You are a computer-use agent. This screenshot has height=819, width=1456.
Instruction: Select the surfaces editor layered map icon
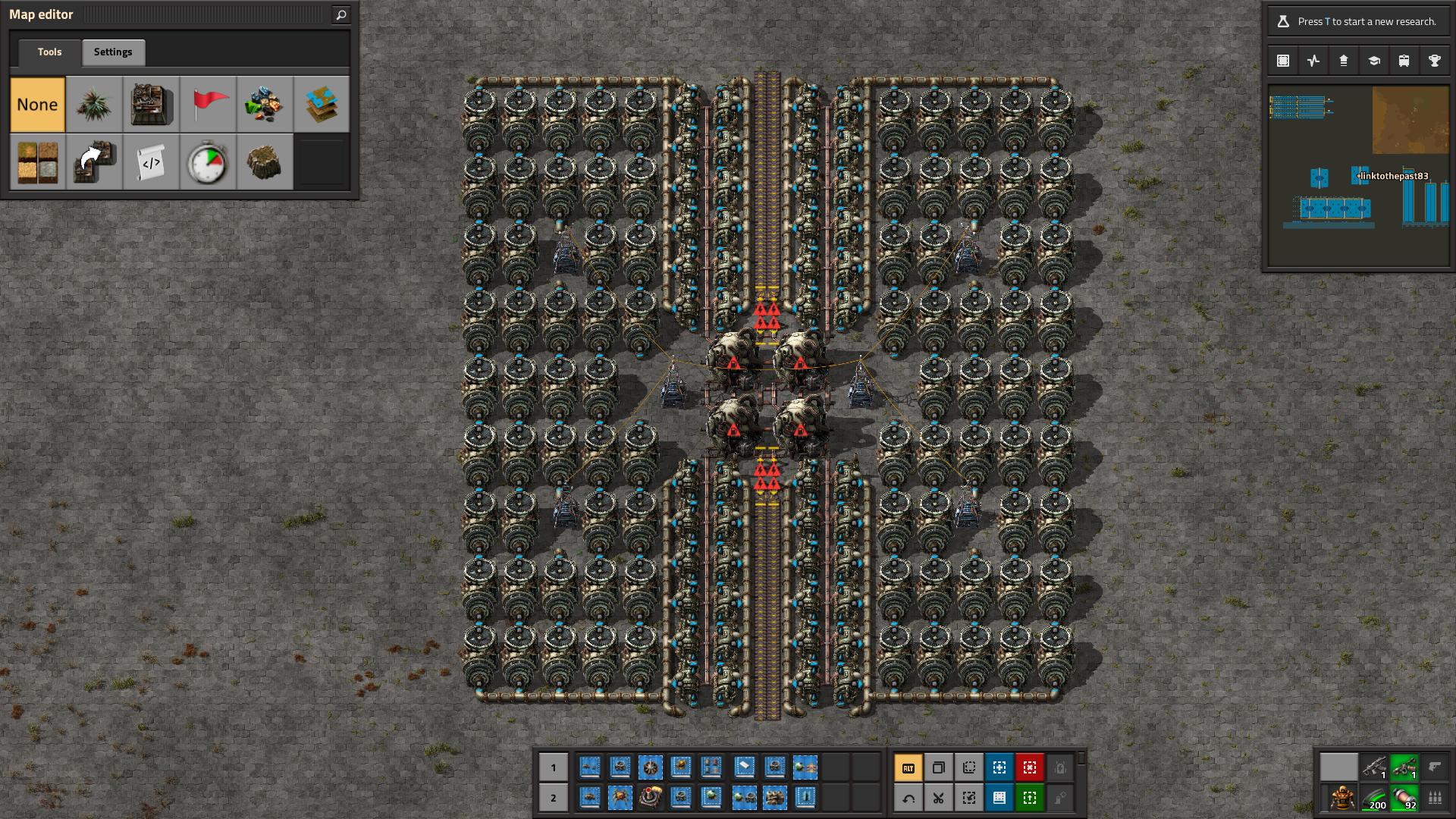pos(322,104)
